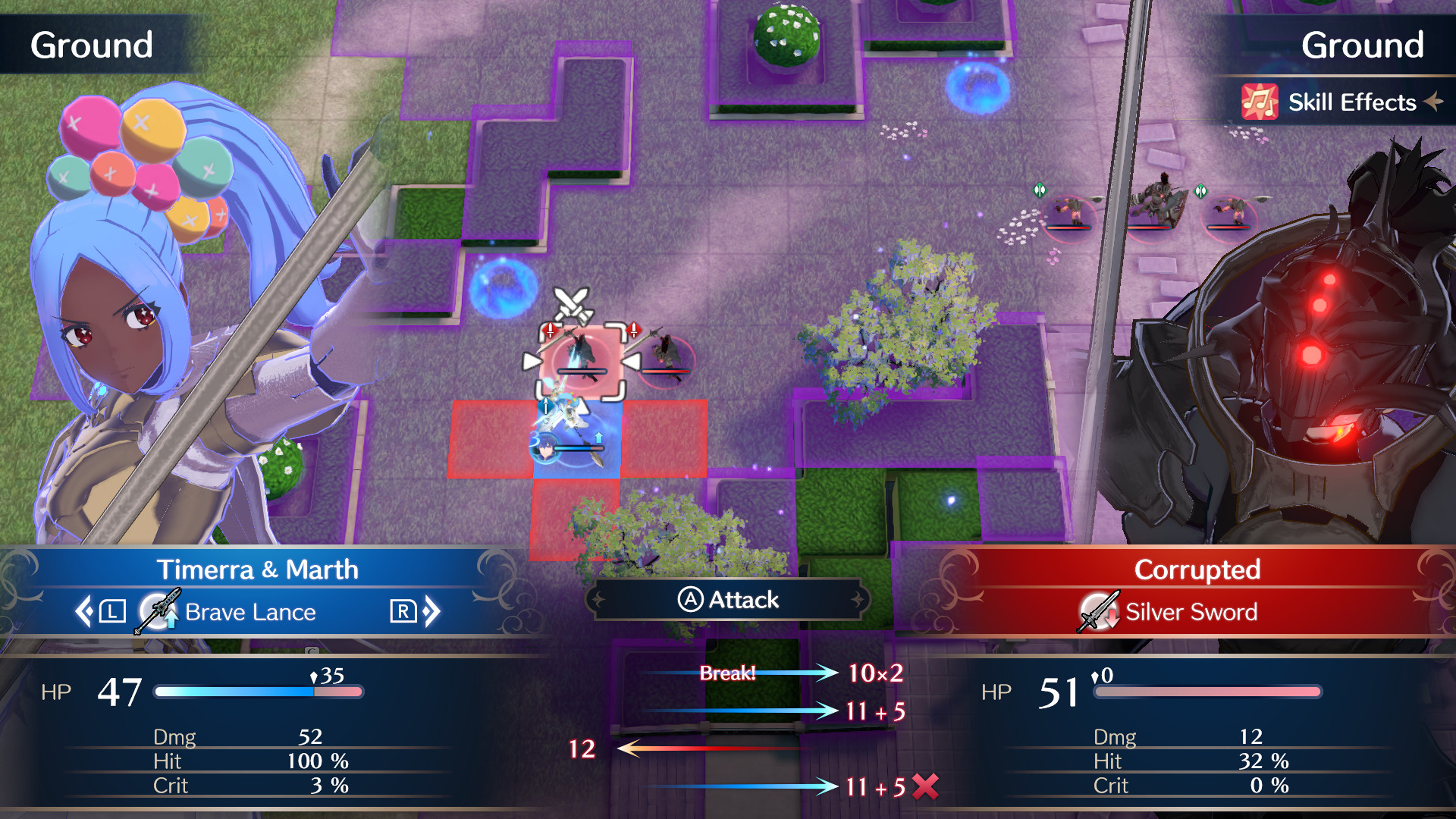Click the Break! indicator

coord(730,673)
